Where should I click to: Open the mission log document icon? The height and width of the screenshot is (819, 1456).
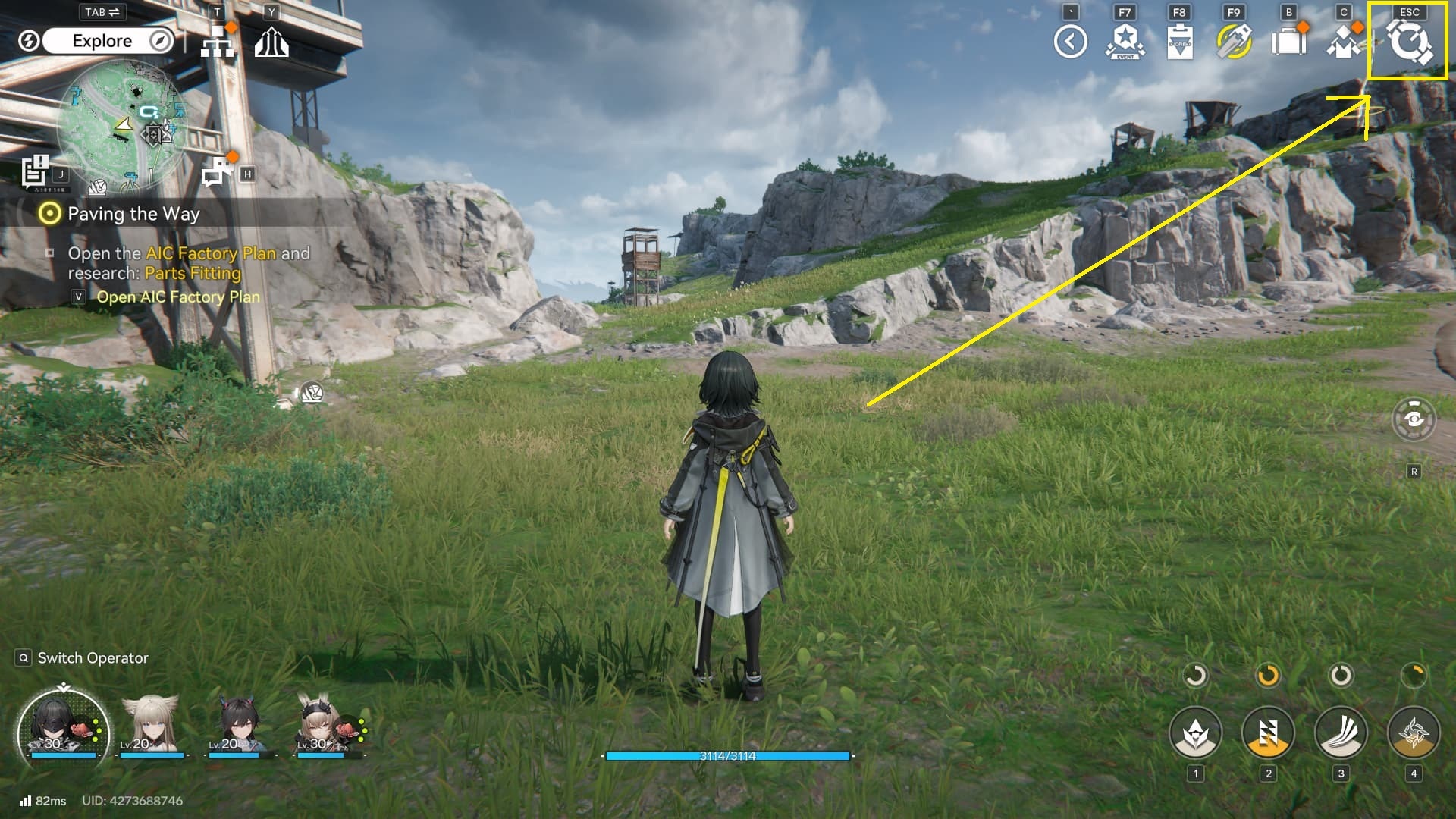(x=35, y=171)
